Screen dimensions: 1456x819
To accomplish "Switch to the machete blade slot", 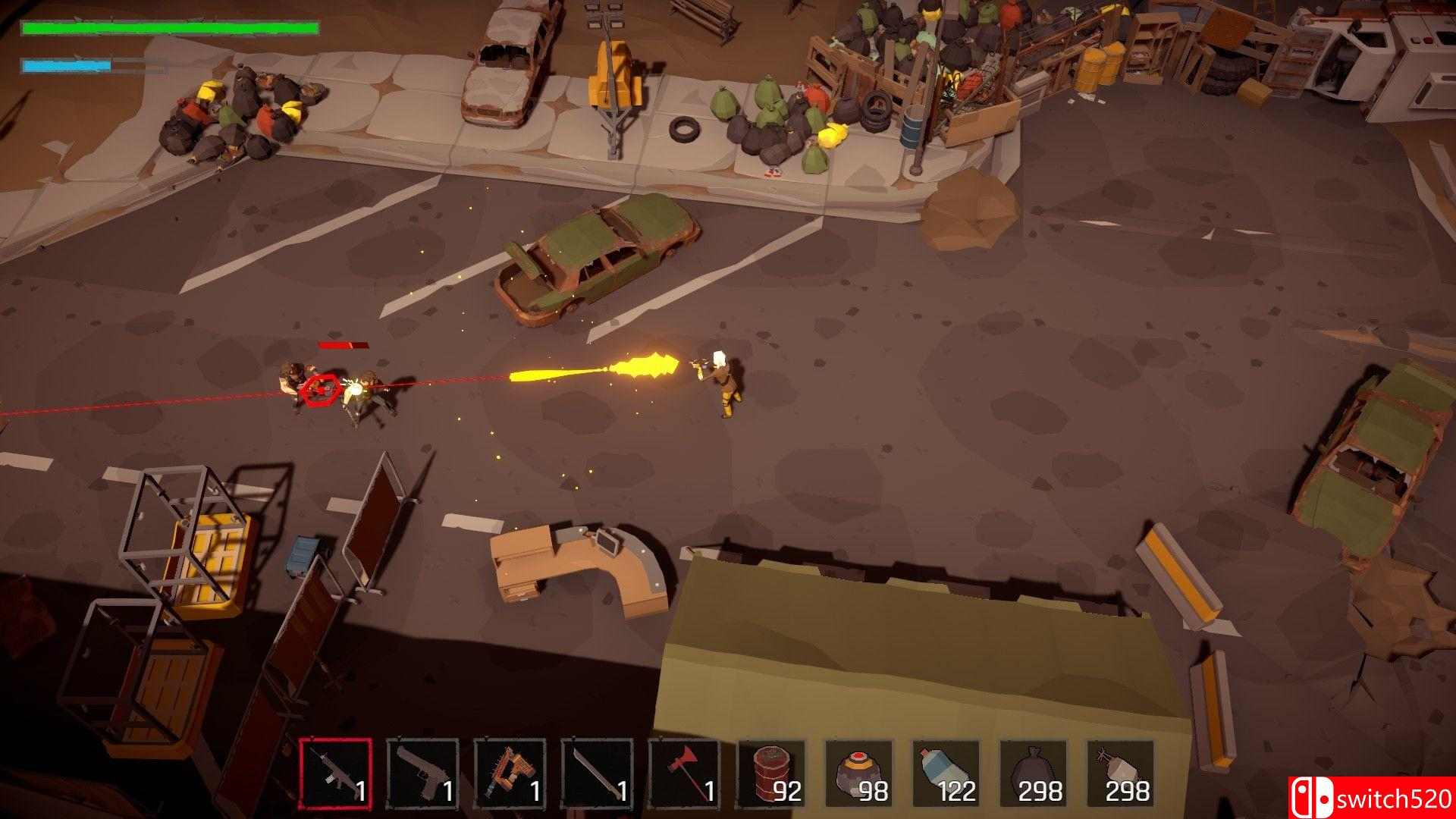I will [x=597, y=773].
